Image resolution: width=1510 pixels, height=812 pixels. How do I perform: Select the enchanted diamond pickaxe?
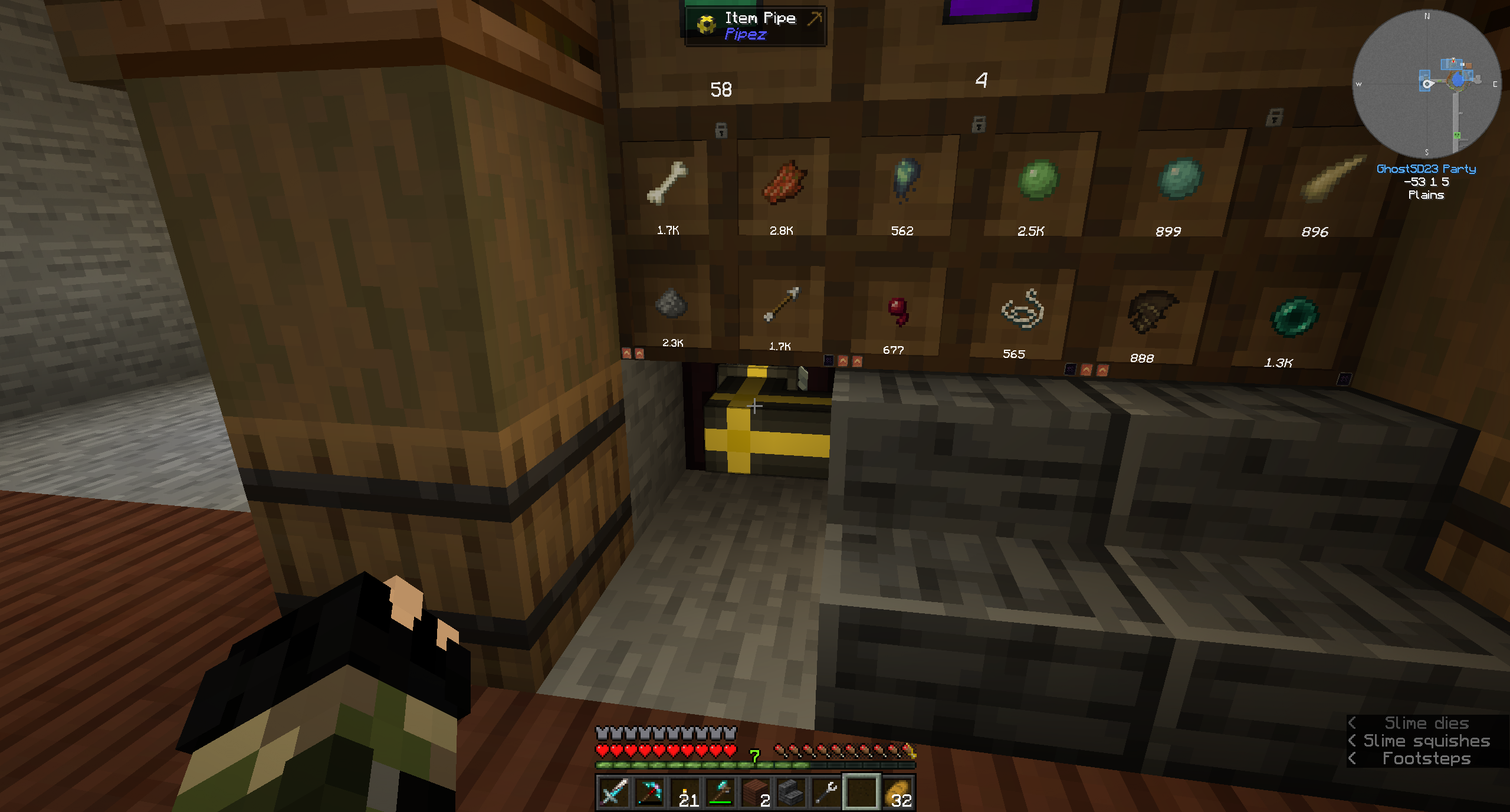click(x=649, y=793)
